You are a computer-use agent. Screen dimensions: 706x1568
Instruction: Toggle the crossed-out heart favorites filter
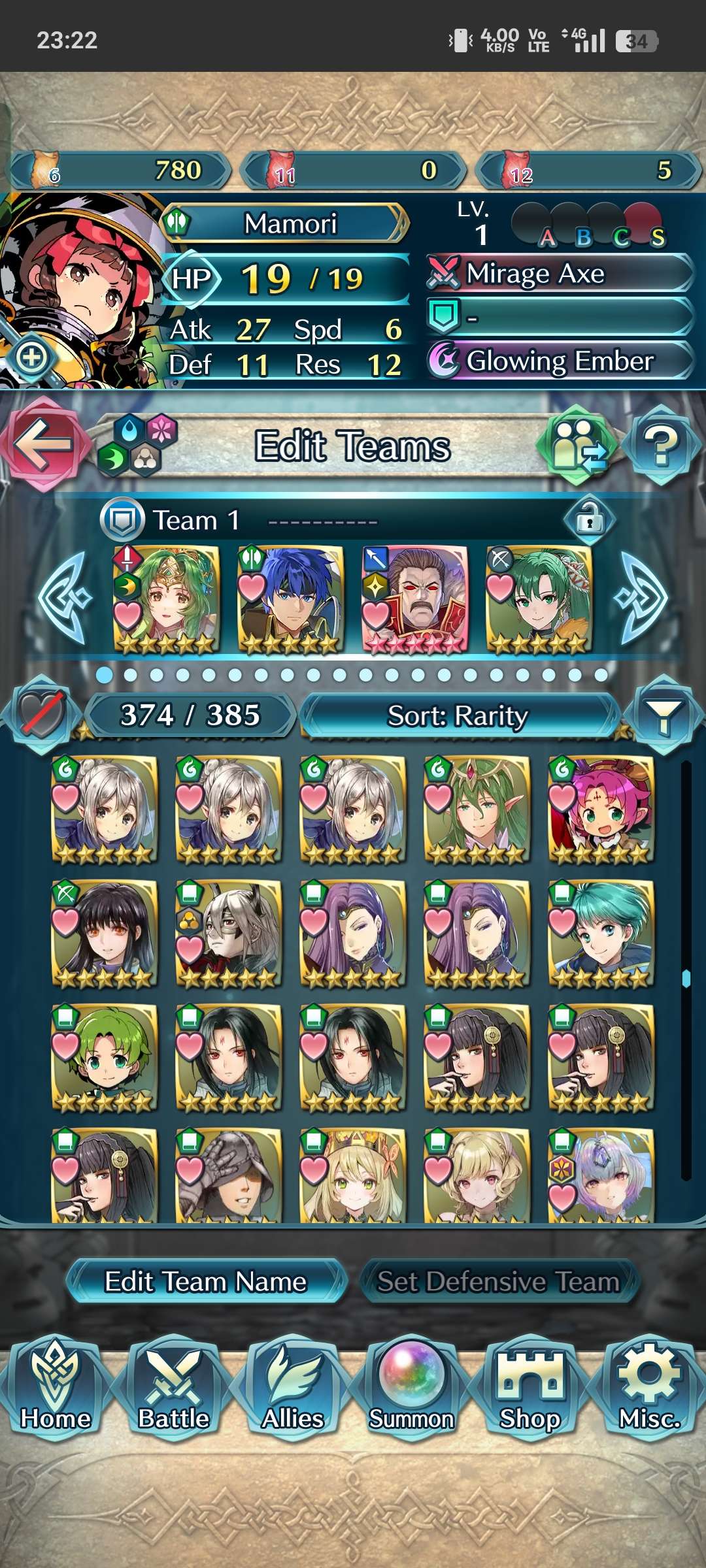42,715
